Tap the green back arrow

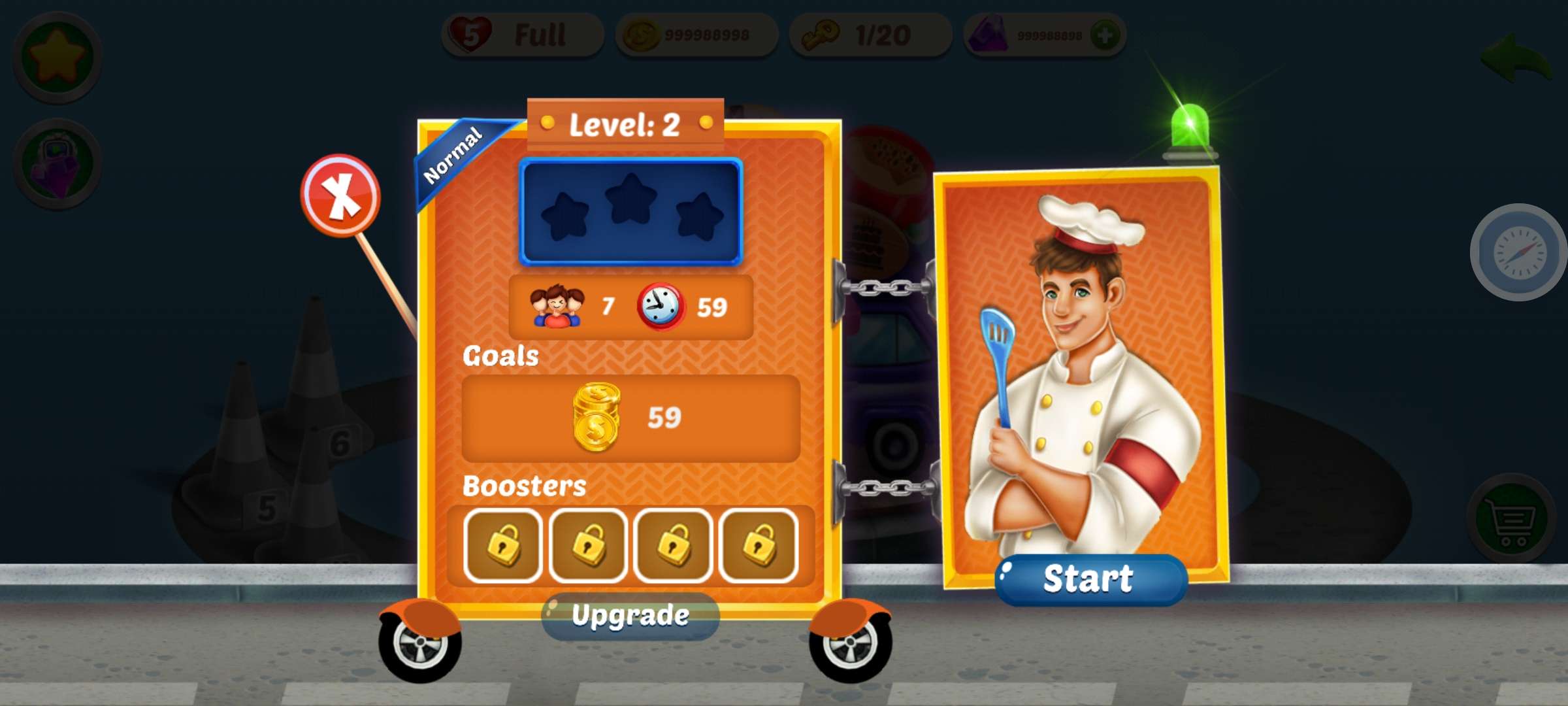pyautogui.click(x=1516, y=59)
